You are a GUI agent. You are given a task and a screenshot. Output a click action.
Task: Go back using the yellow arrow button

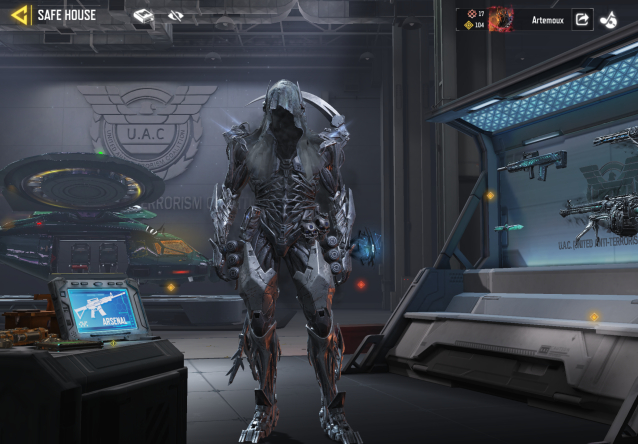17,15
